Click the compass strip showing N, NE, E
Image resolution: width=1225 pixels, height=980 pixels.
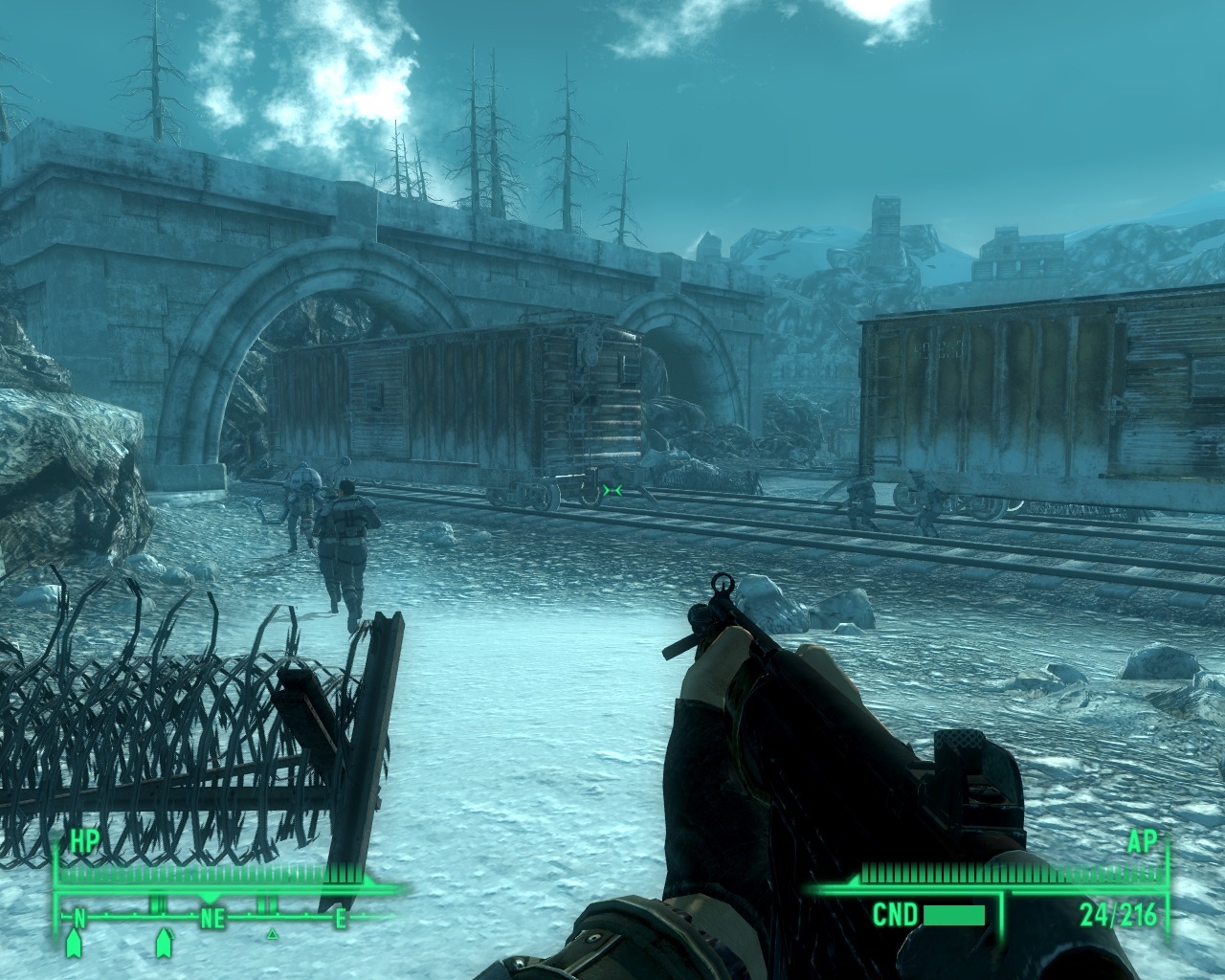(211, 919)
